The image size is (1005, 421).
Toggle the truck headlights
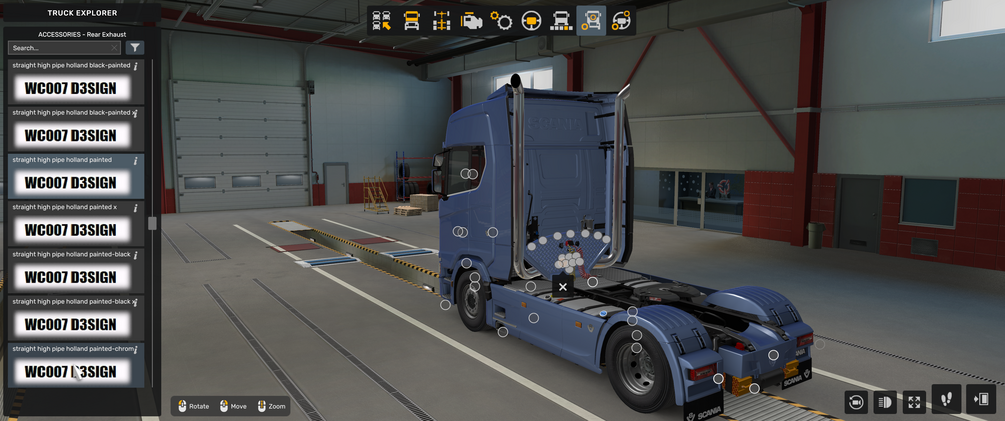885,402
